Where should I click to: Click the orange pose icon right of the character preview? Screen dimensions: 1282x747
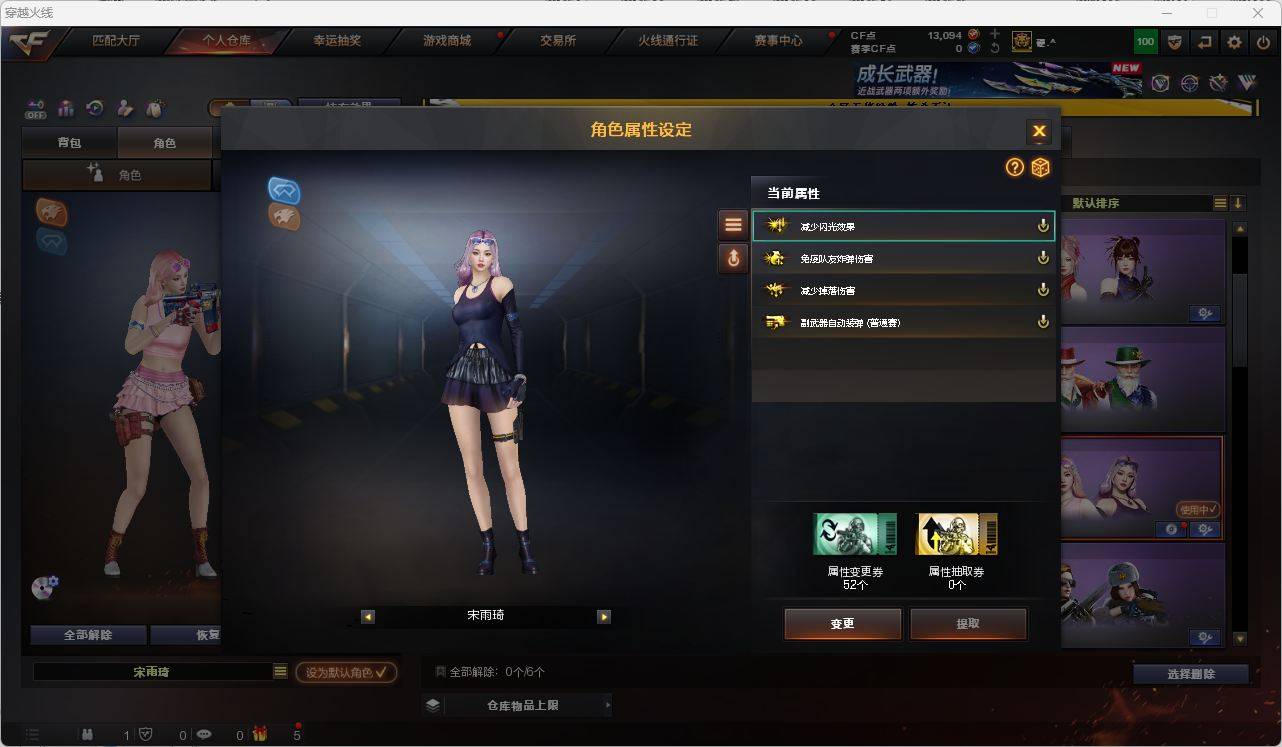tap(733, 258)
